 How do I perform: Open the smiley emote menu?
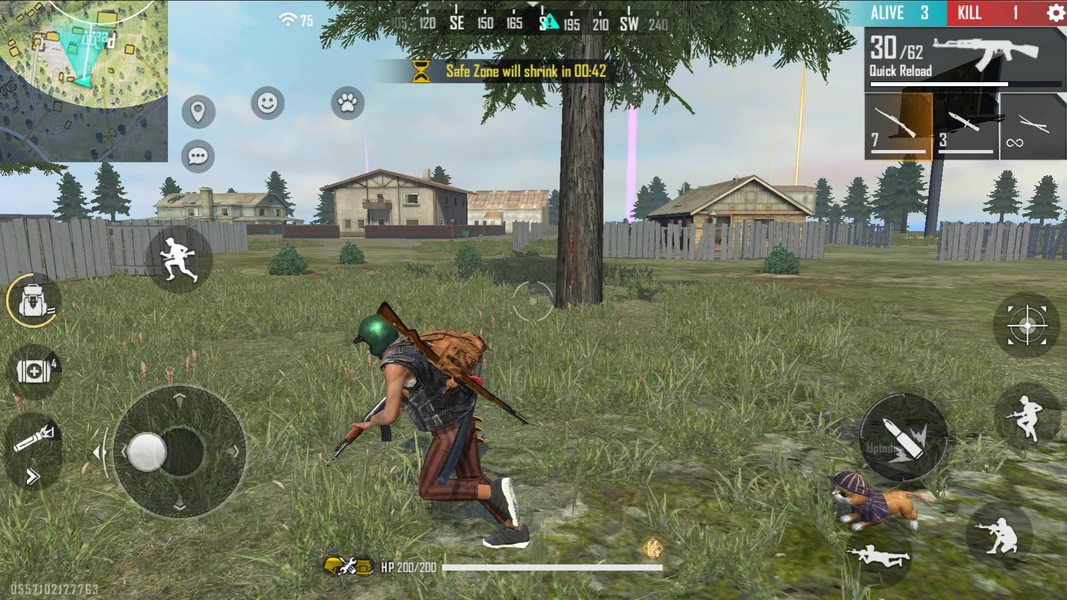[x=267, y=103]
